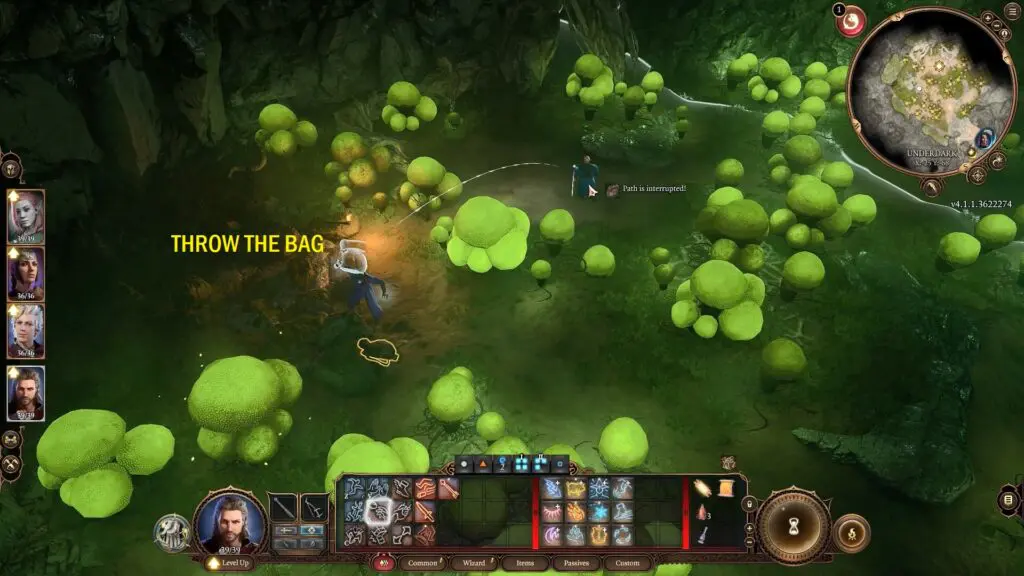This screenshot has height=576, width=1024.
Task: Use the scroll item in hotbar
Action: pyautogui.click(x=702, y=487)
